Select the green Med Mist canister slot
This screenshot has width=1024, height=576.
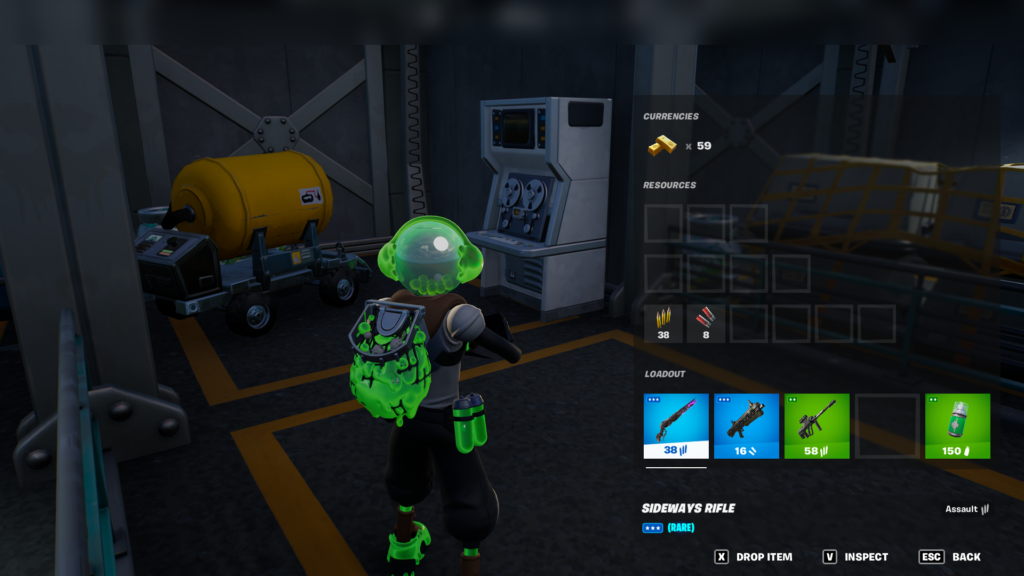[957, 426]
